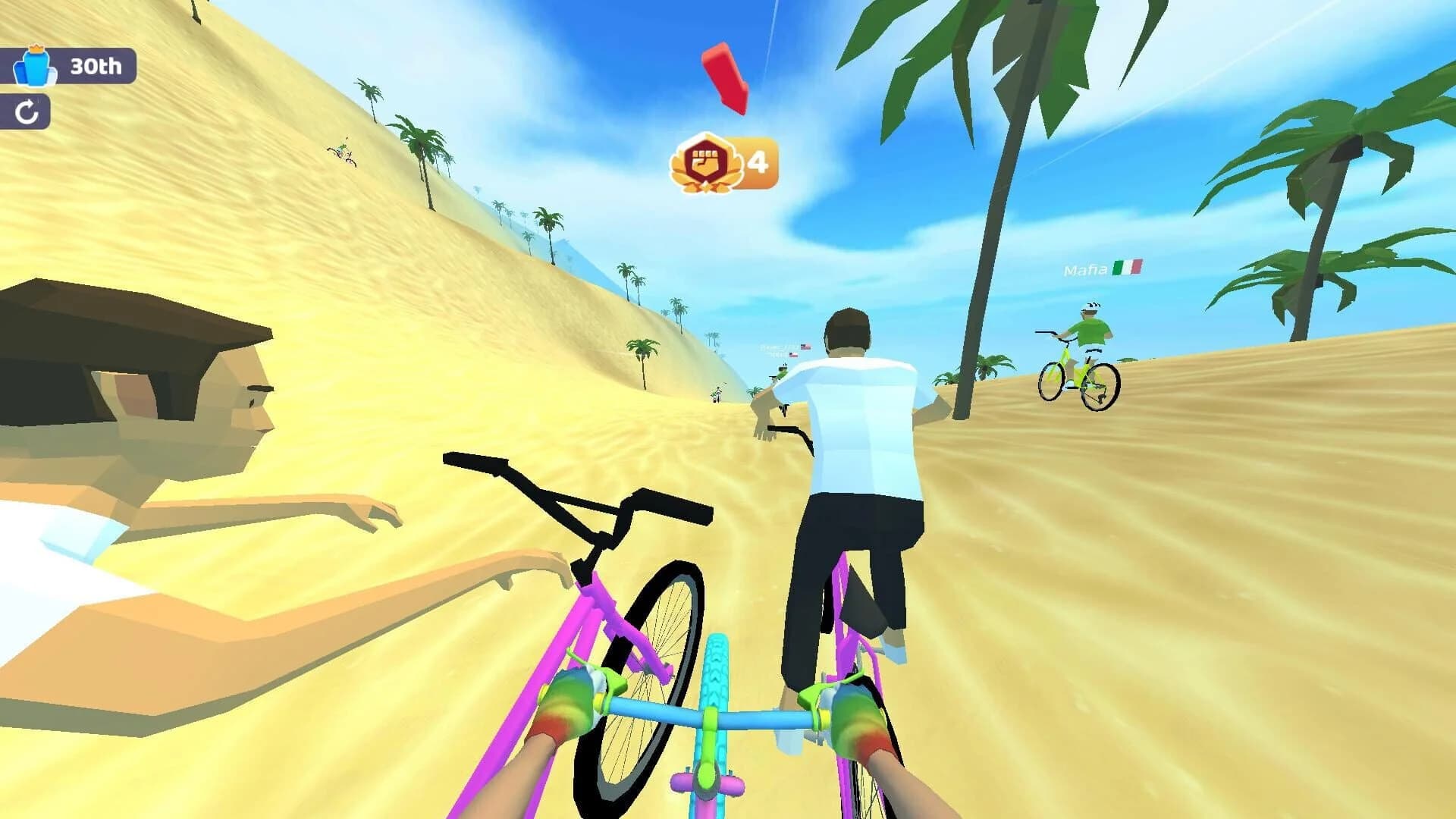Viewport: 1456px width, 819px height.
Task: Select the blue podium trophy icon
Action: pos(36,68)
